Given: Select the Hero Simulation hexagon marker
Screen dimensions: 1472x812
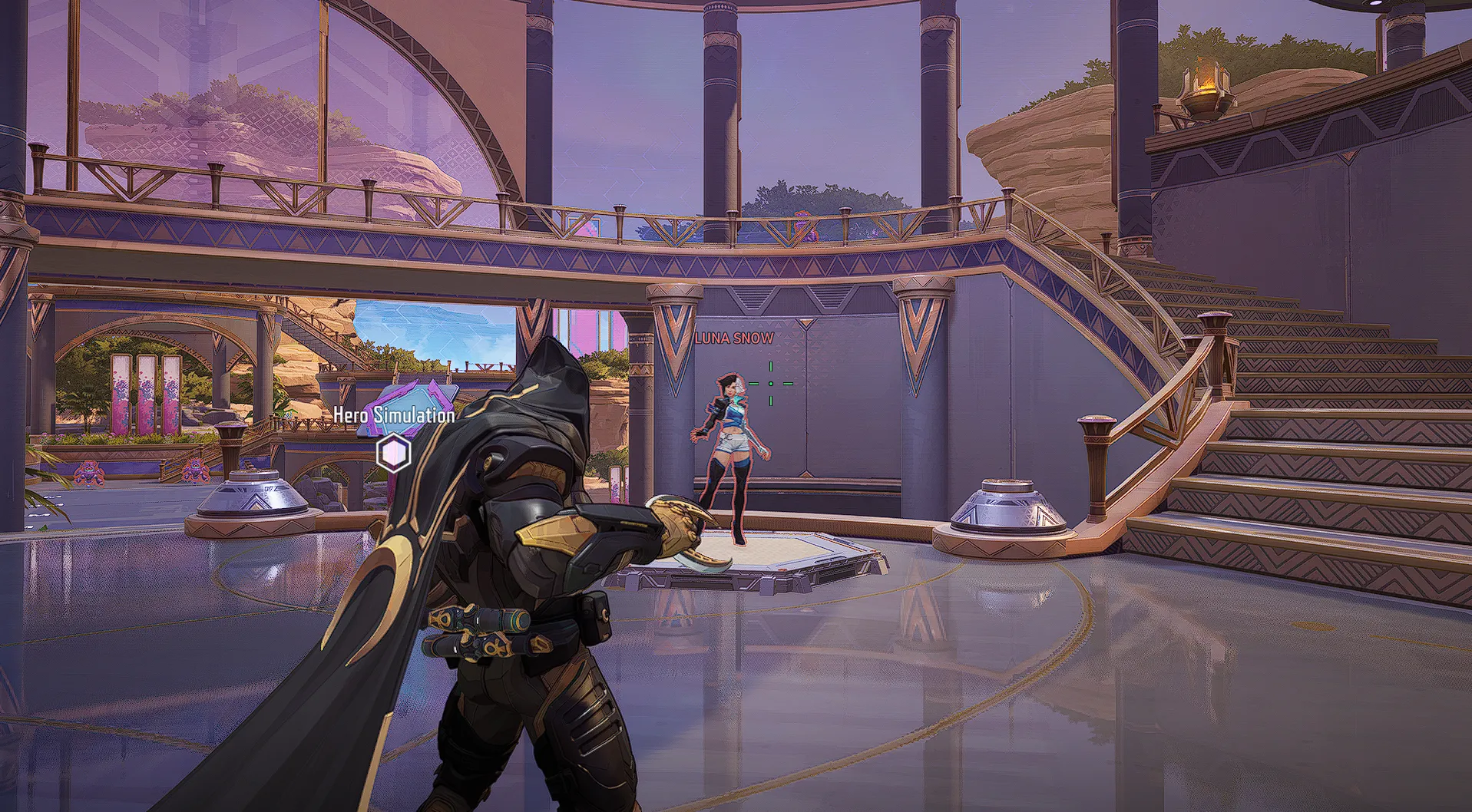Looking at the screenshot, I should [394, 452].
